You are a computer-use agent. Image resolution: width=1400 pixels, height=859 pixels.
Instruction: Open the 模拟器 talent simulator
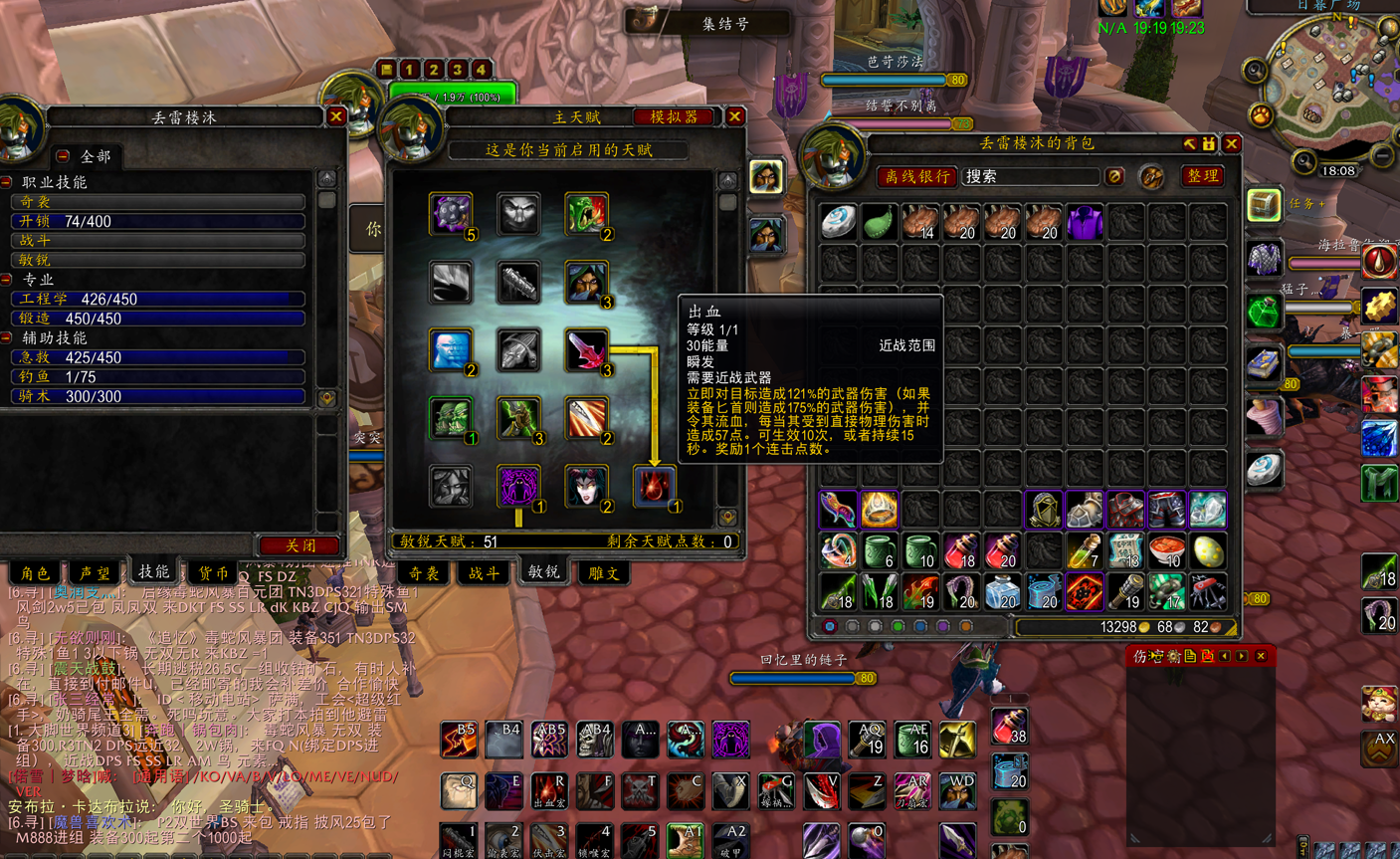click(675, 116)
